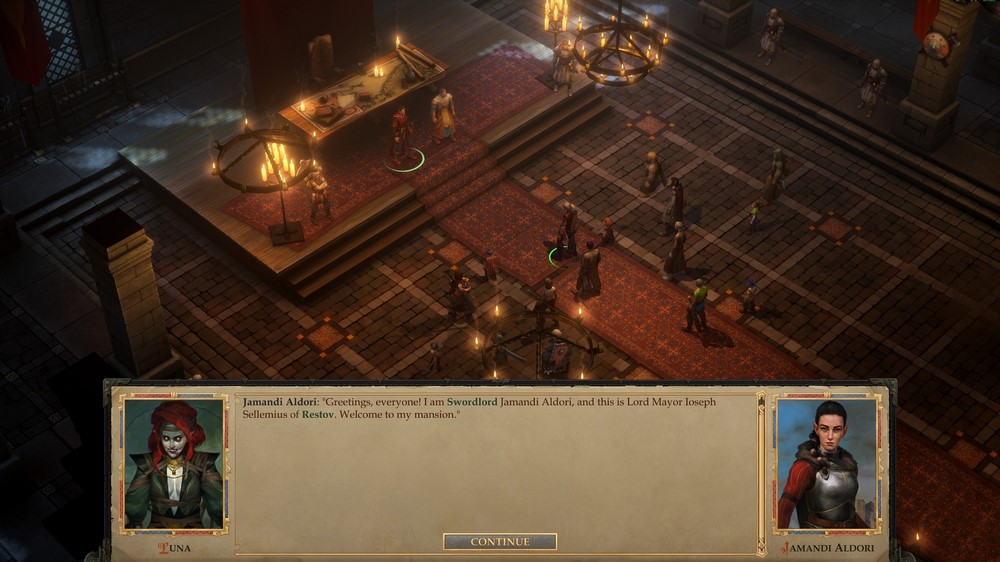The height and width of the screenshot is (562, 1000).
Task: Open the Swordlord glossary link
Action: [x=472, y=401]
